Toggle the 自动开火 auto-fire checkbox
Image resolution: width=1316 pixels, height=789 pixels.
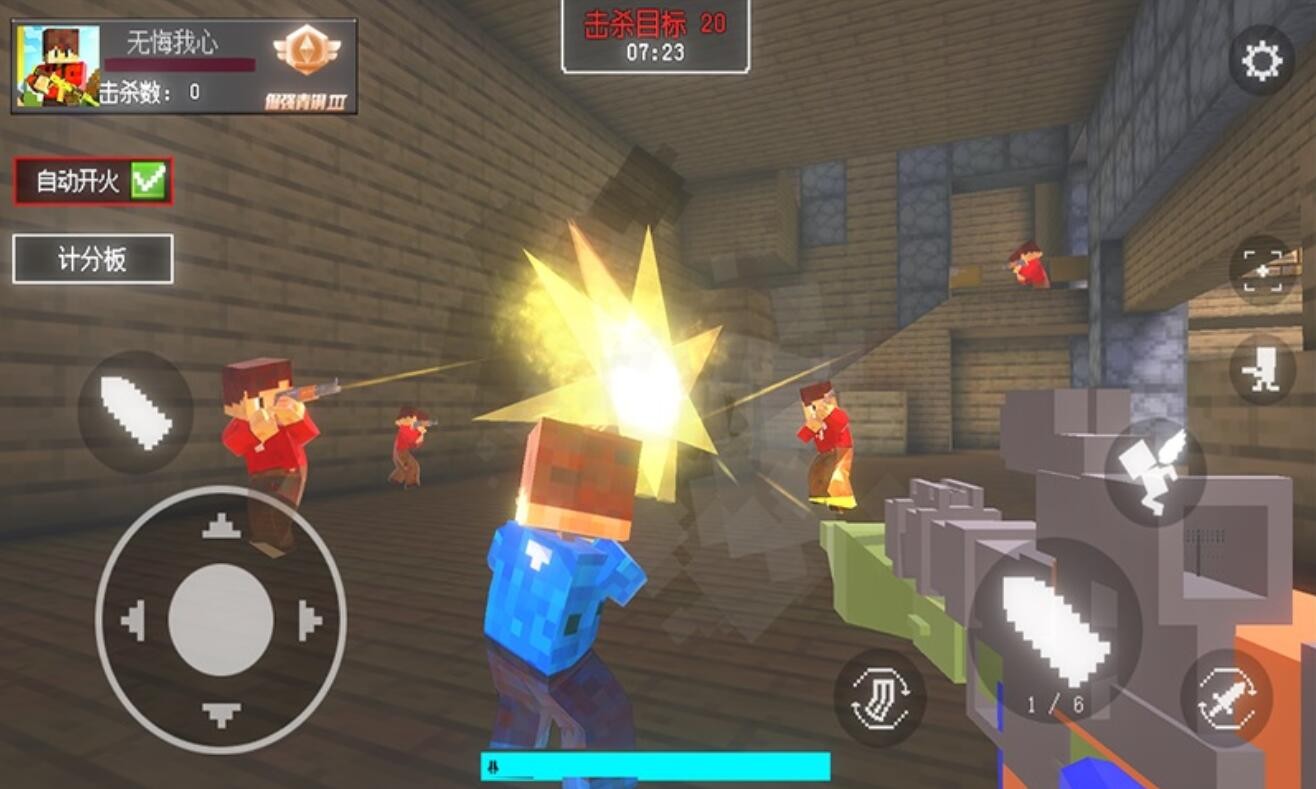[x=148, y=181]
